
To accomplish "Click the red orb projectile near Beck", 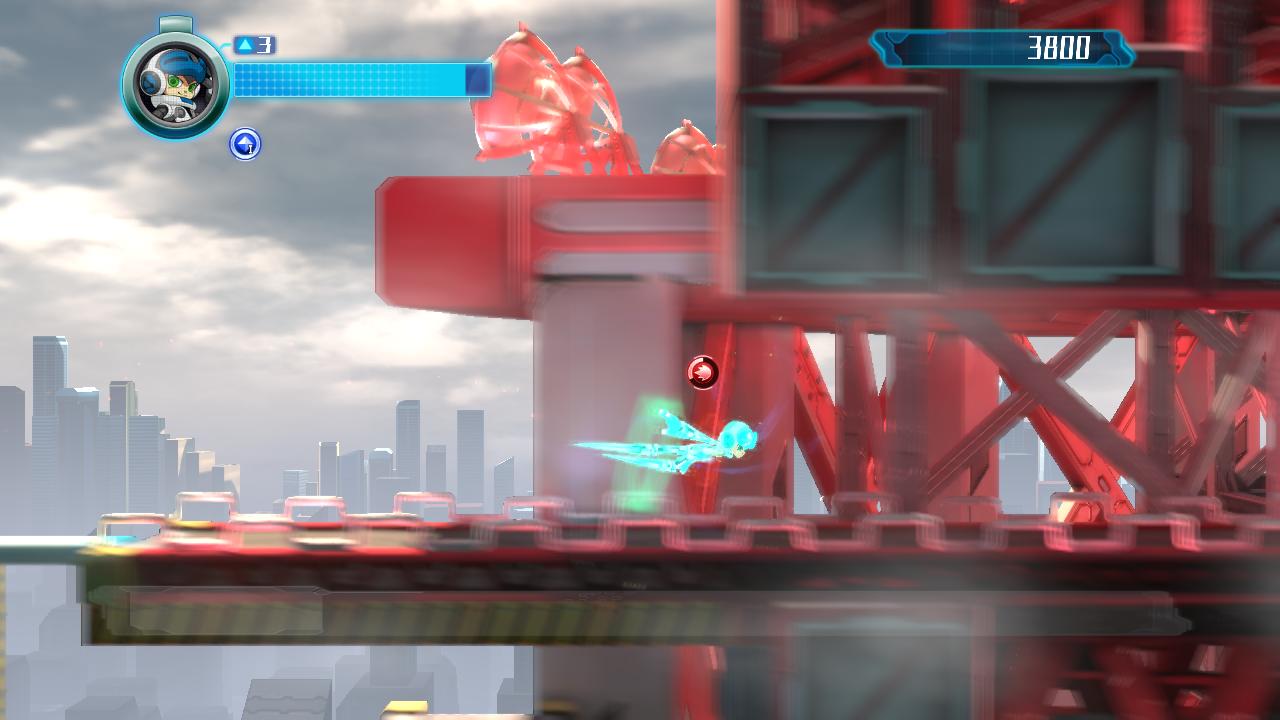I will point(703,371).
